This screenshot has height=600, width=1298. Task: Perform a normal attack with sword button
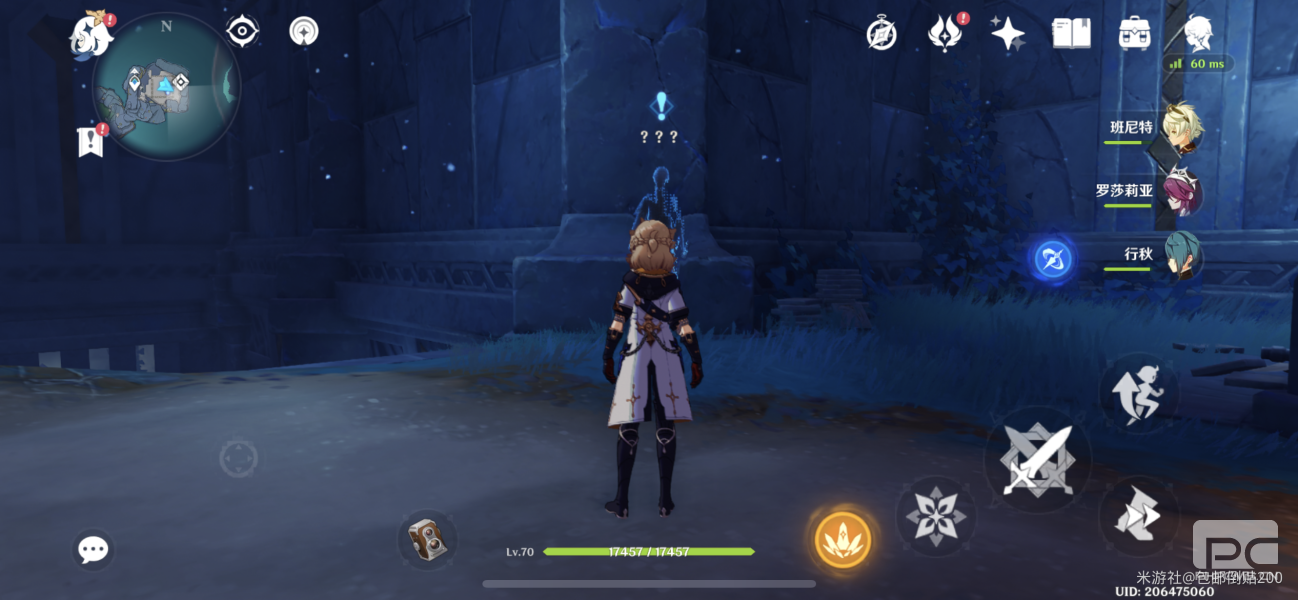(1037, 460)
